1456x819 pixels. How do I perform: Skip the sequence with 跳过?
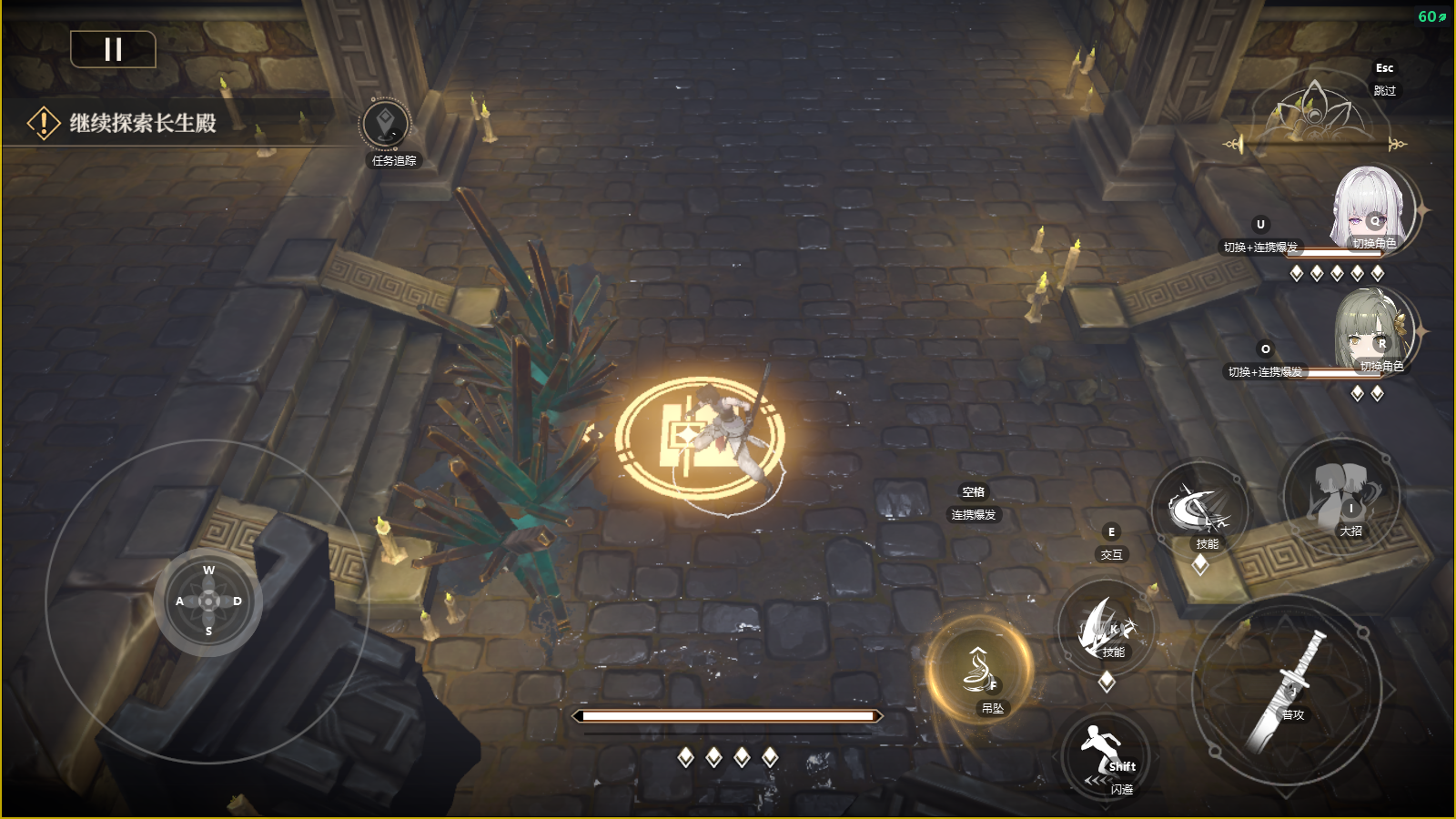1384,90
